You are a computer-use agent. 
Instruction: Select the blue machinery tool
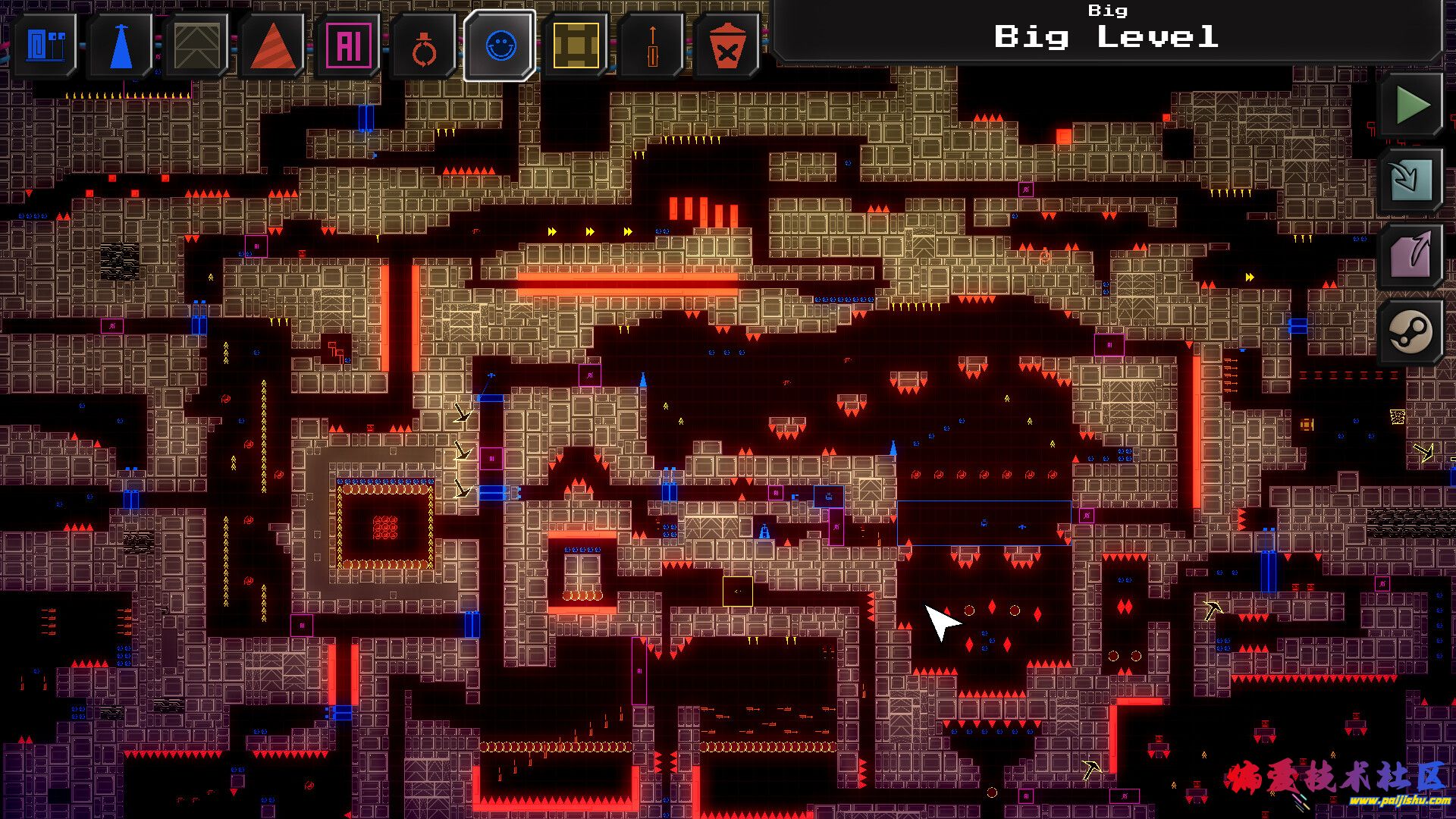45,45
